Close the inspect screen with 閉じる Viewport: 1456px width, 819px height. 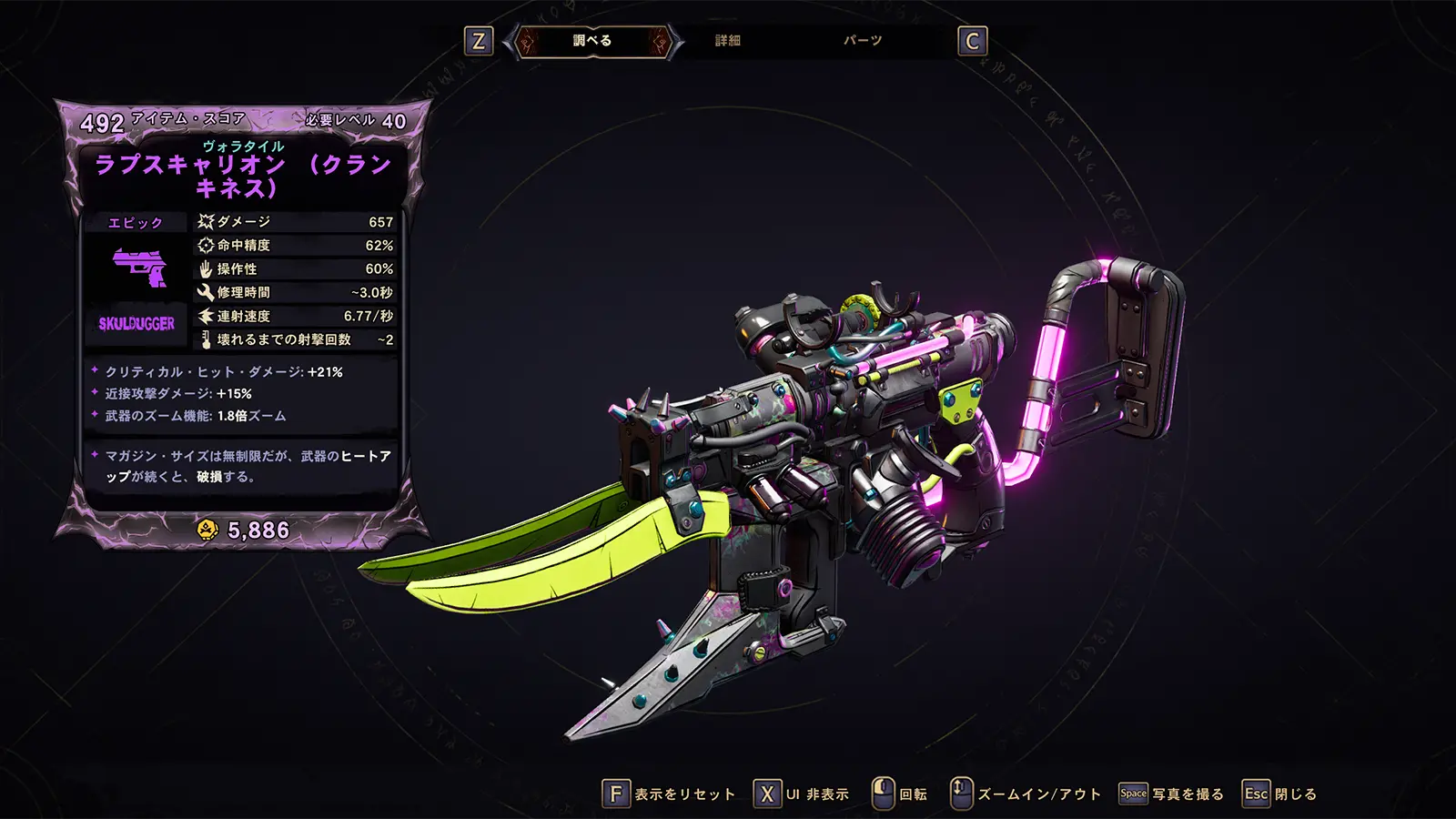[1280, 794]
